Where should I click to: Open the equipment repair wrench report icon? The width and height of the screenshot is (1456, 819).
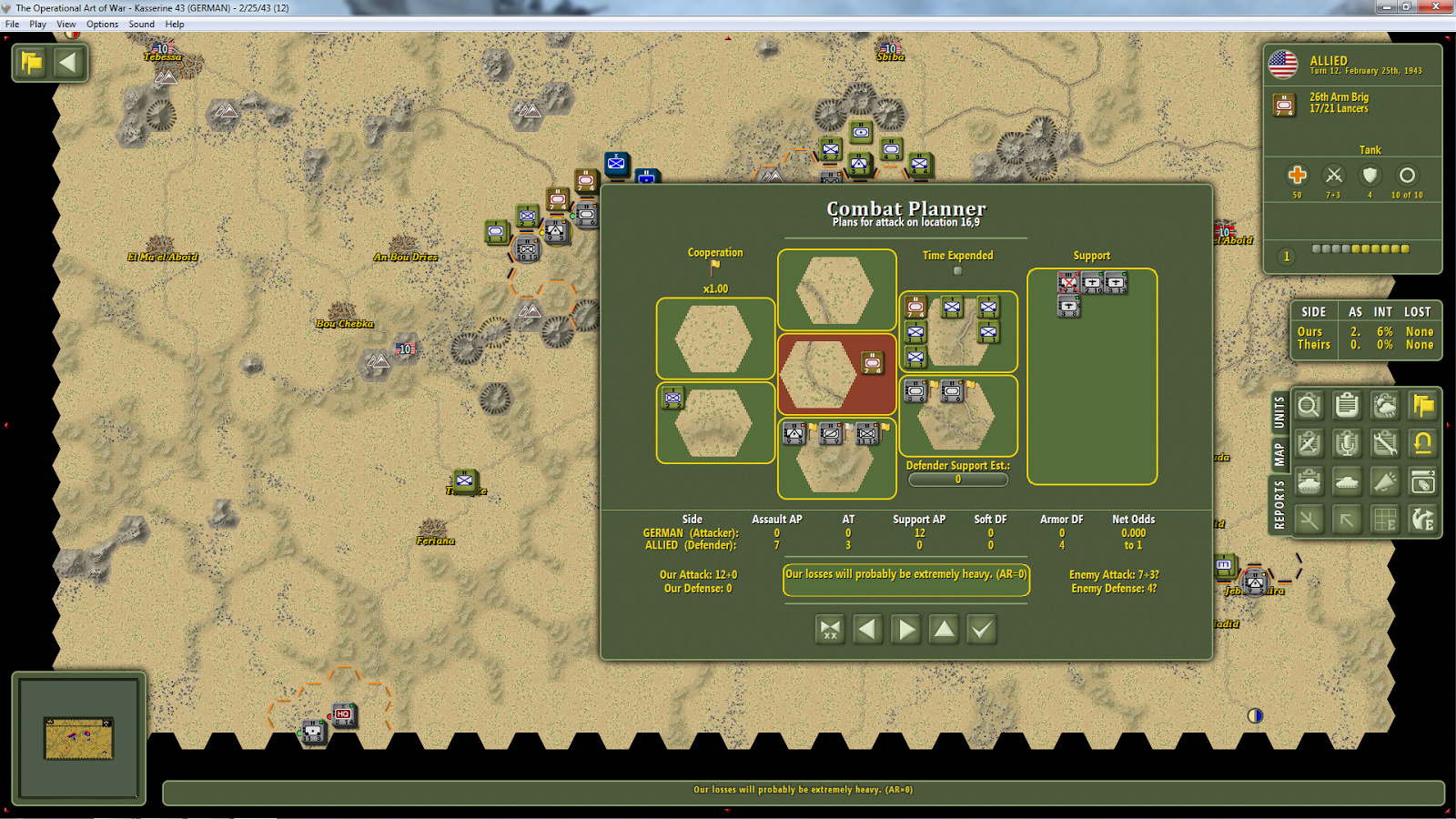pos(1384,443)
